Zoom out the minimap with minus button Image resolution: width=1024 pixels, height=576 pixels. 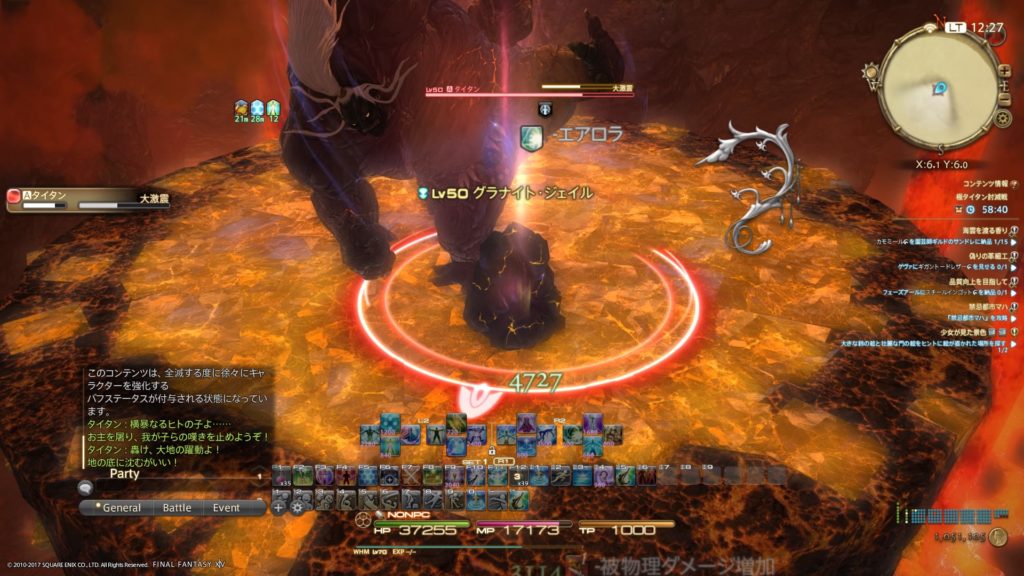coord(1006,97)
